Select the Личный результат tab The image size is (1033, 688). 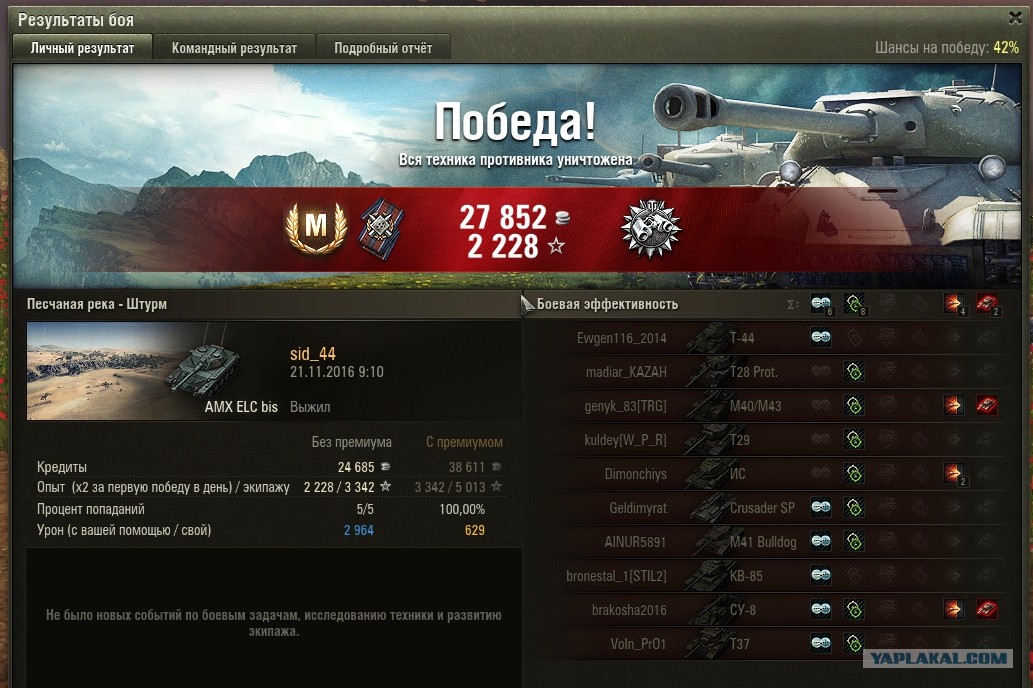(x=82, y=48)
